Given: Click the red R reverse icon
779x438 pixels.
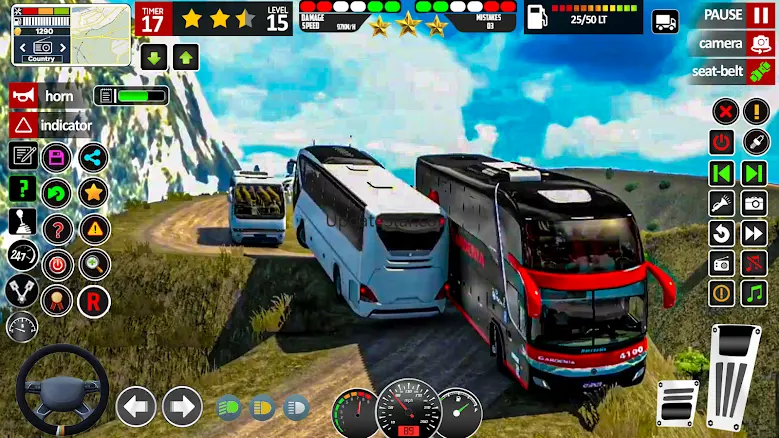Looking at the screenshot, I should pos(93,298).
